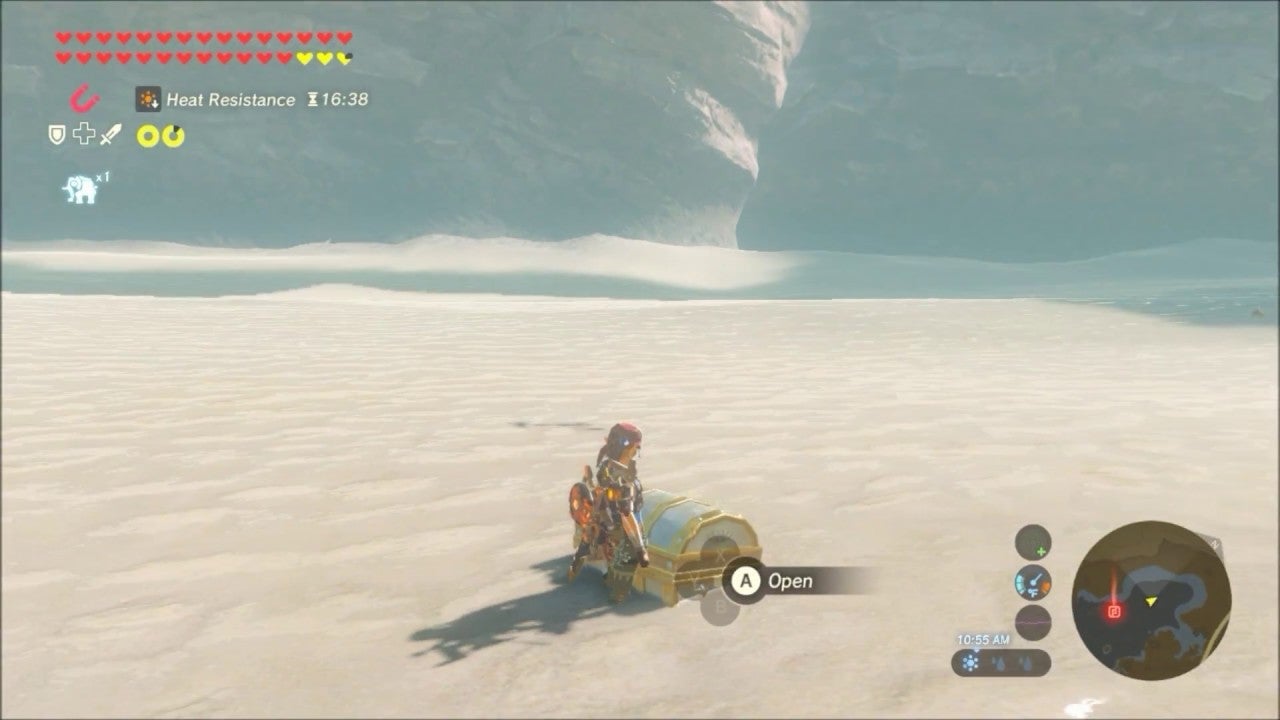Click the Open chest prompt label
This screenshot has width=1280, height=720.
tap(790, 581)
